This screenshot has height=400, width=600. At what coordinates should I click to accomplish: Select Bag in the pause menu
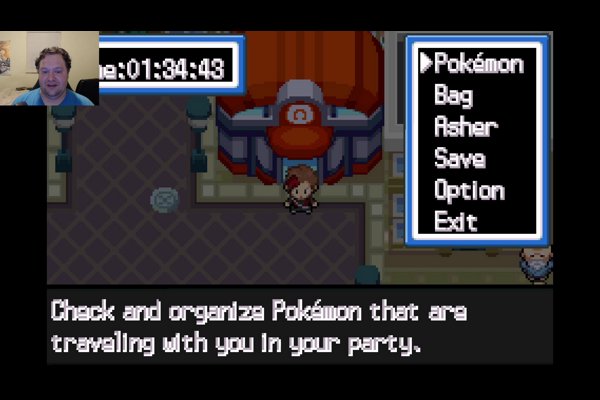click(x=453, y=96)
